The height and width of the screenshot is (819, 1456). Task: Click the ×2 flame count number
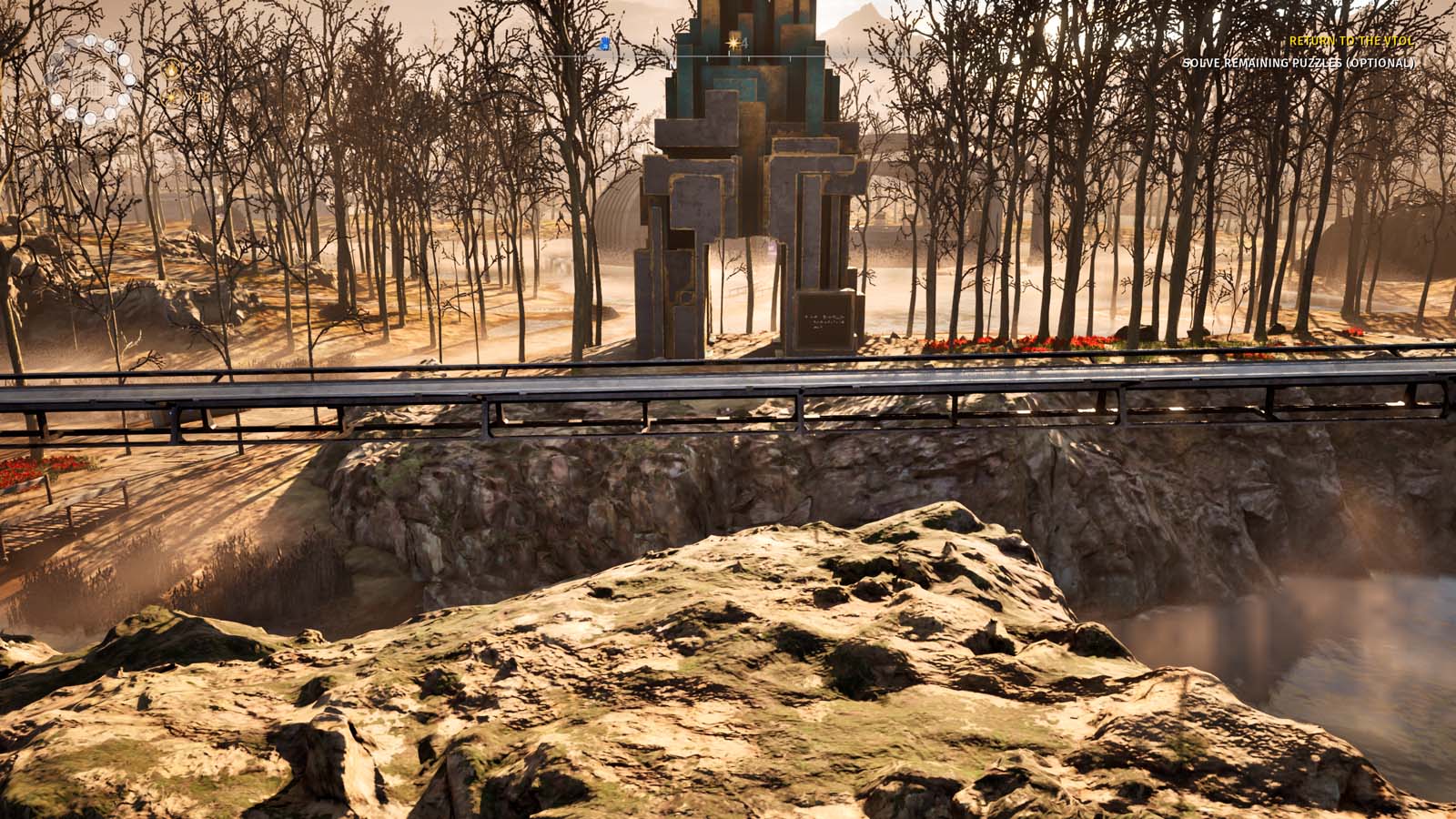[194, 68]
